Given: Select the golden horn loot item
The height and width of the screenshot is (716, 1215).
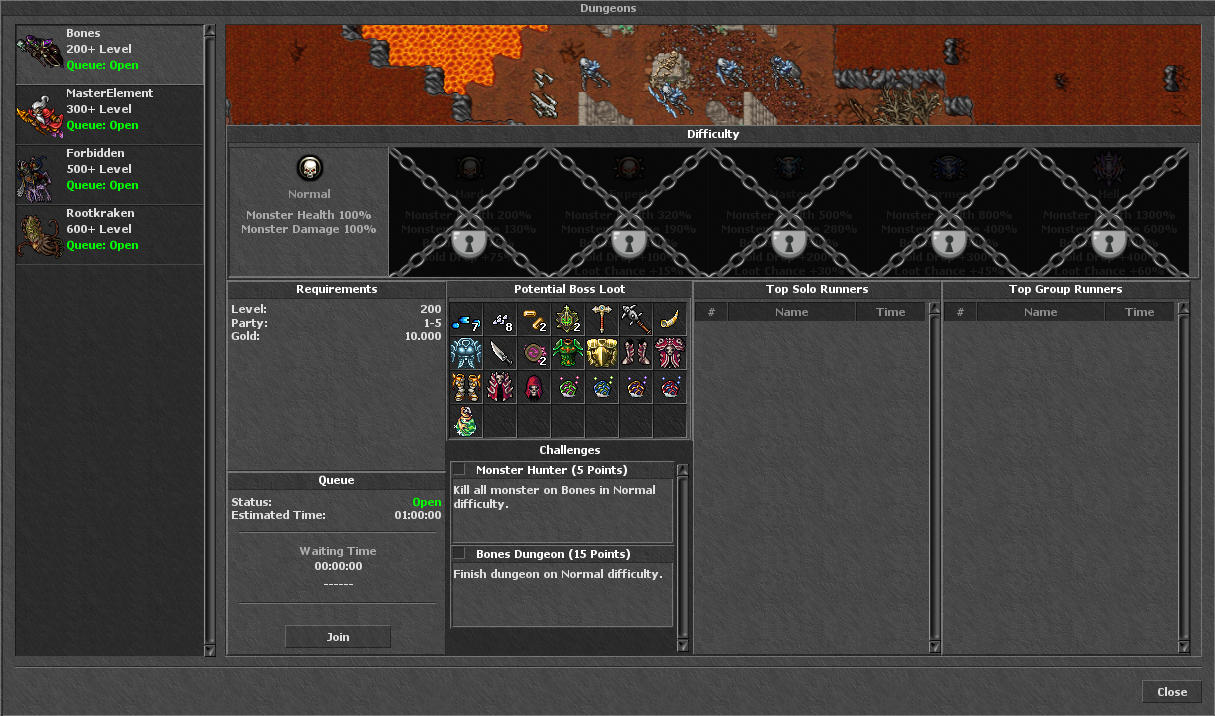Looking at the screenshot, I should tap(669, 320).
